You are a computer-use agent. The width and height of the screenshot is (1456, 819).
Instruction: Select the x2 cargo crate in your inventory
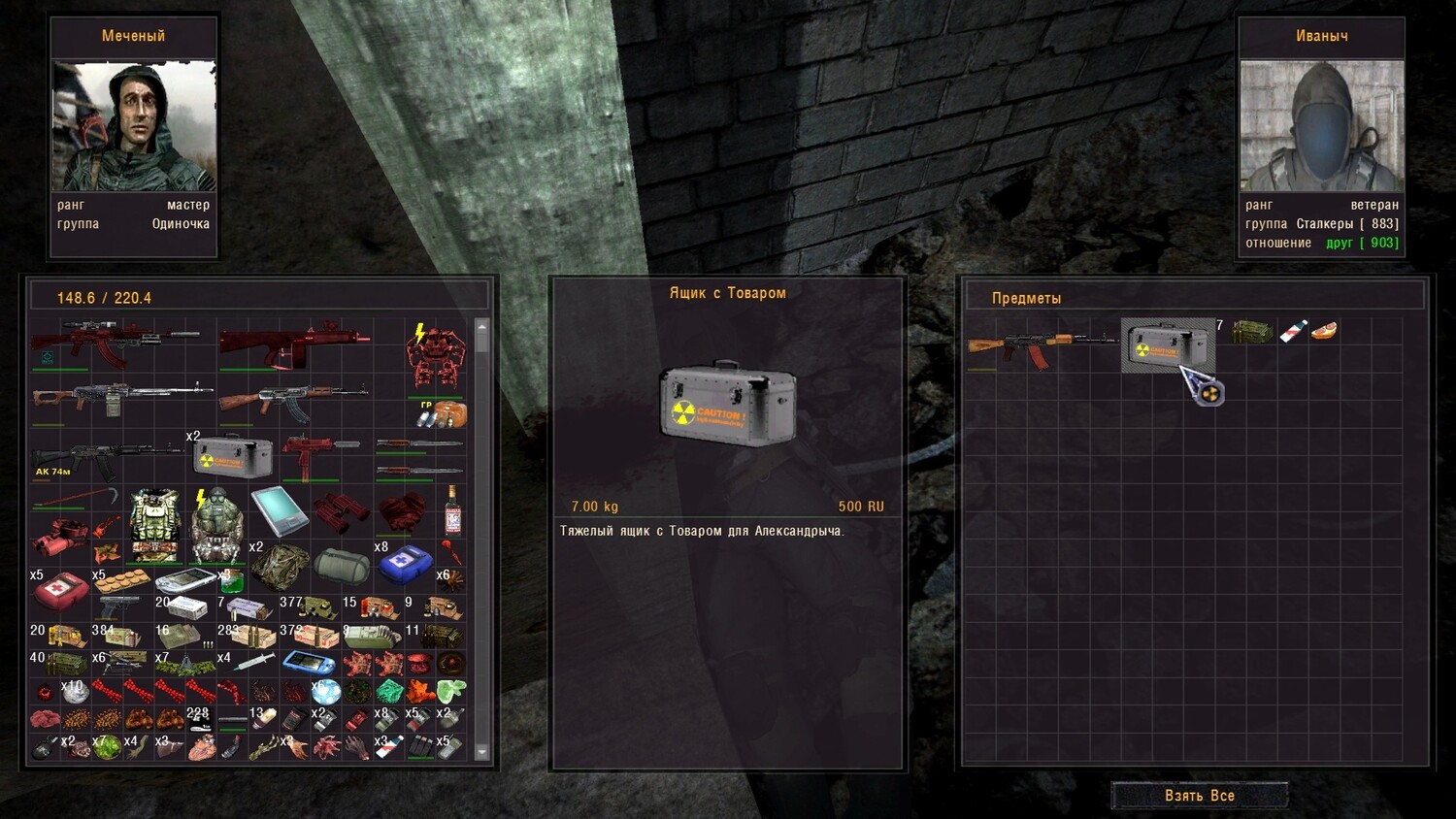point(232,455)
